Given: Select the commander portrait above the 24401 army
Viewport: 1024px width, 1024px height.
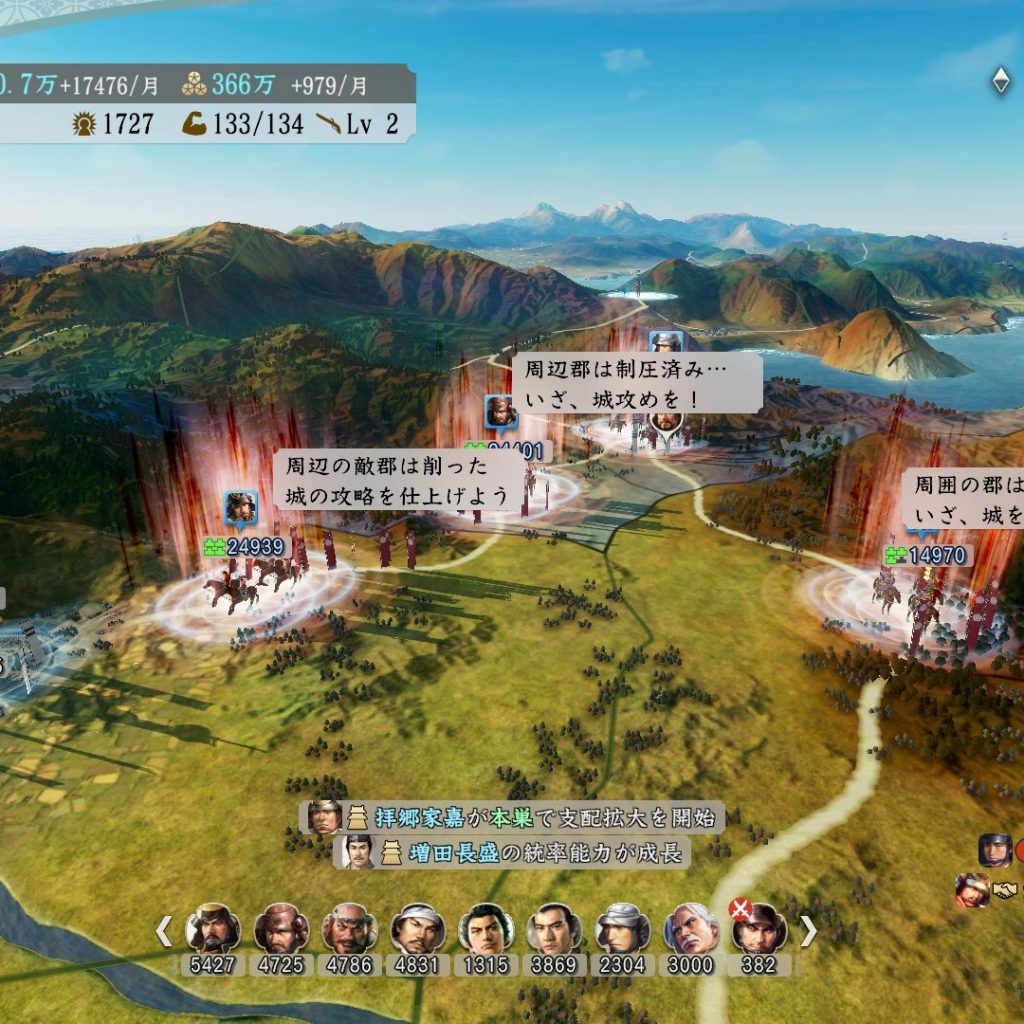Looking at the screenshot, I should (x=500, y=411).
